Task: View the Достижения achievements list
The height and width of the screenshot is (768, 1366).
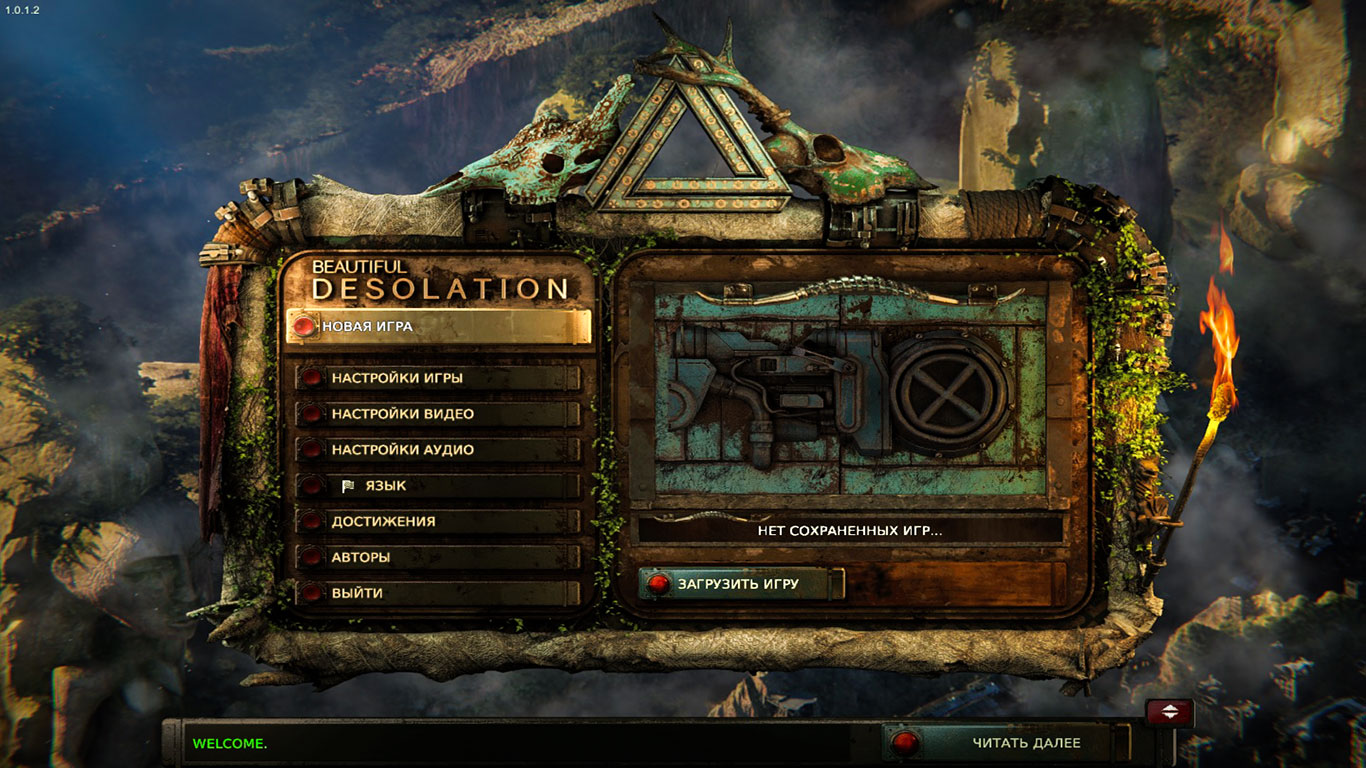Action: 438,521
